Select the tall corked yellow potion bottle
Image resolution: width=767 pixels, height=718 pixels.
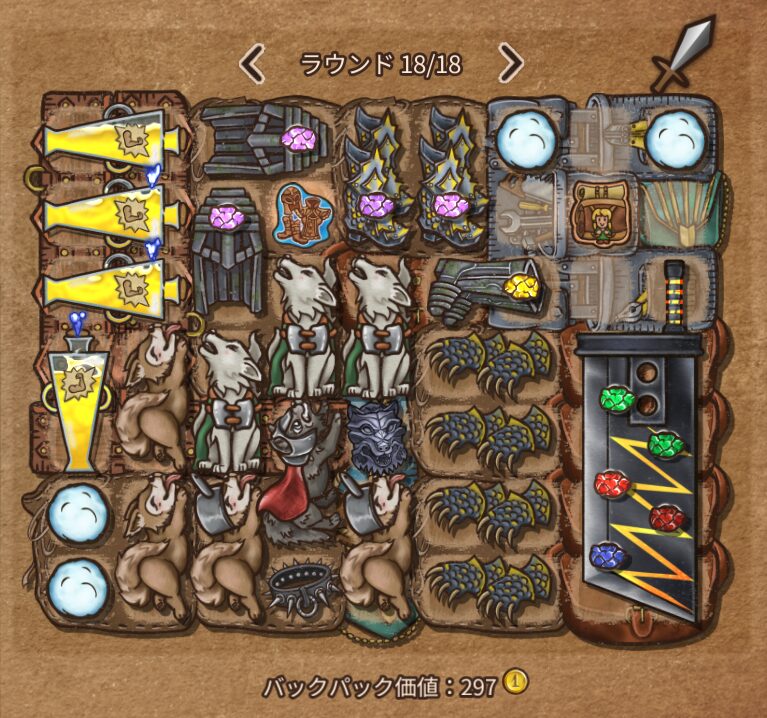[x=77, y=400]
